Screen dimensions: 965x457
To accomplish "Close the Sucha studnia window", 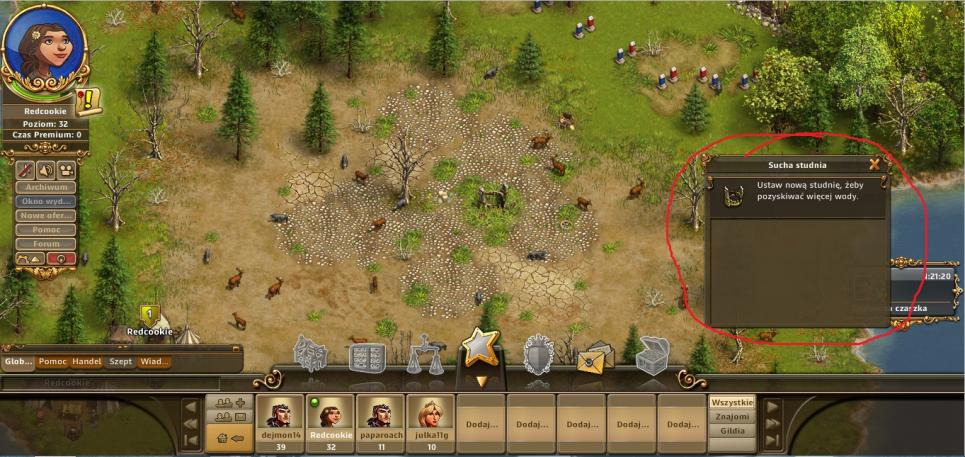I will (874, 164).
